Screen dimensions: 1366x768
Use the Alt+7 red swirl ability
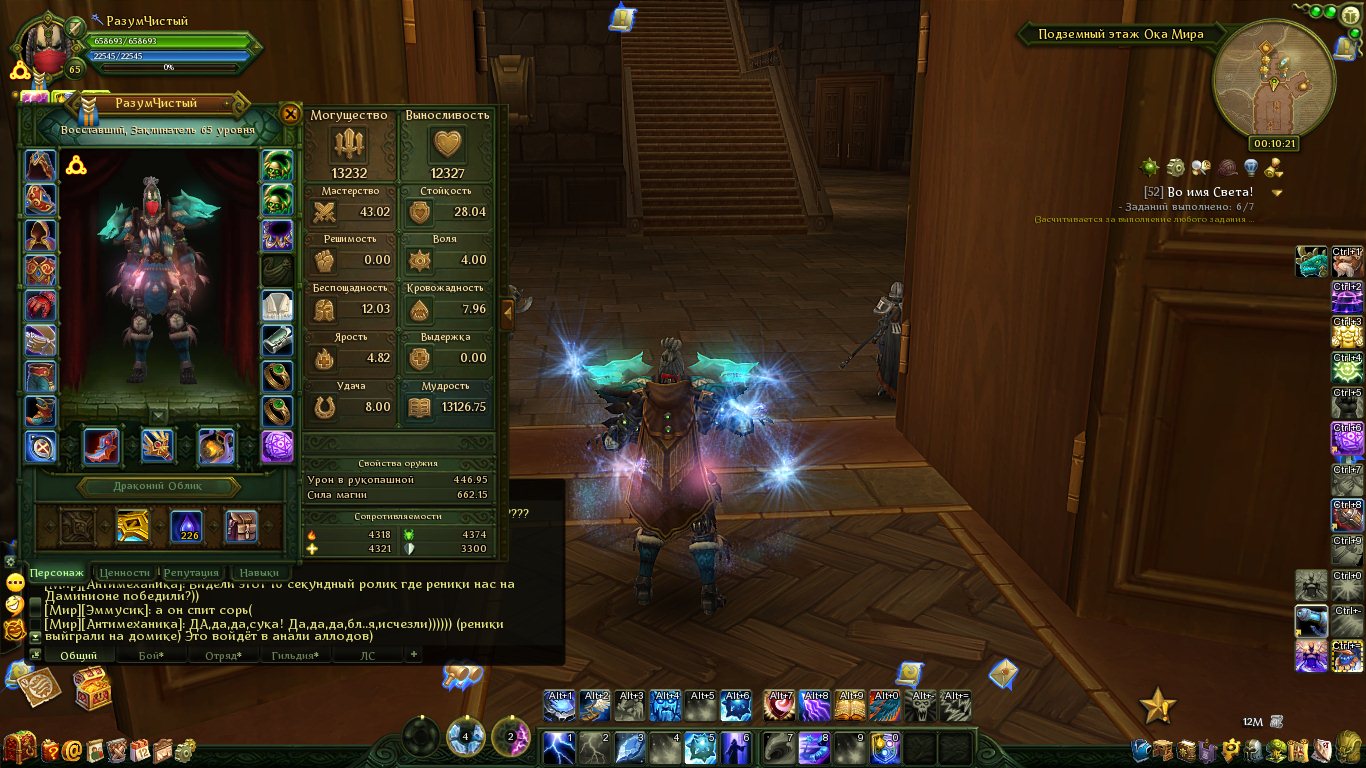click(780, 706)
